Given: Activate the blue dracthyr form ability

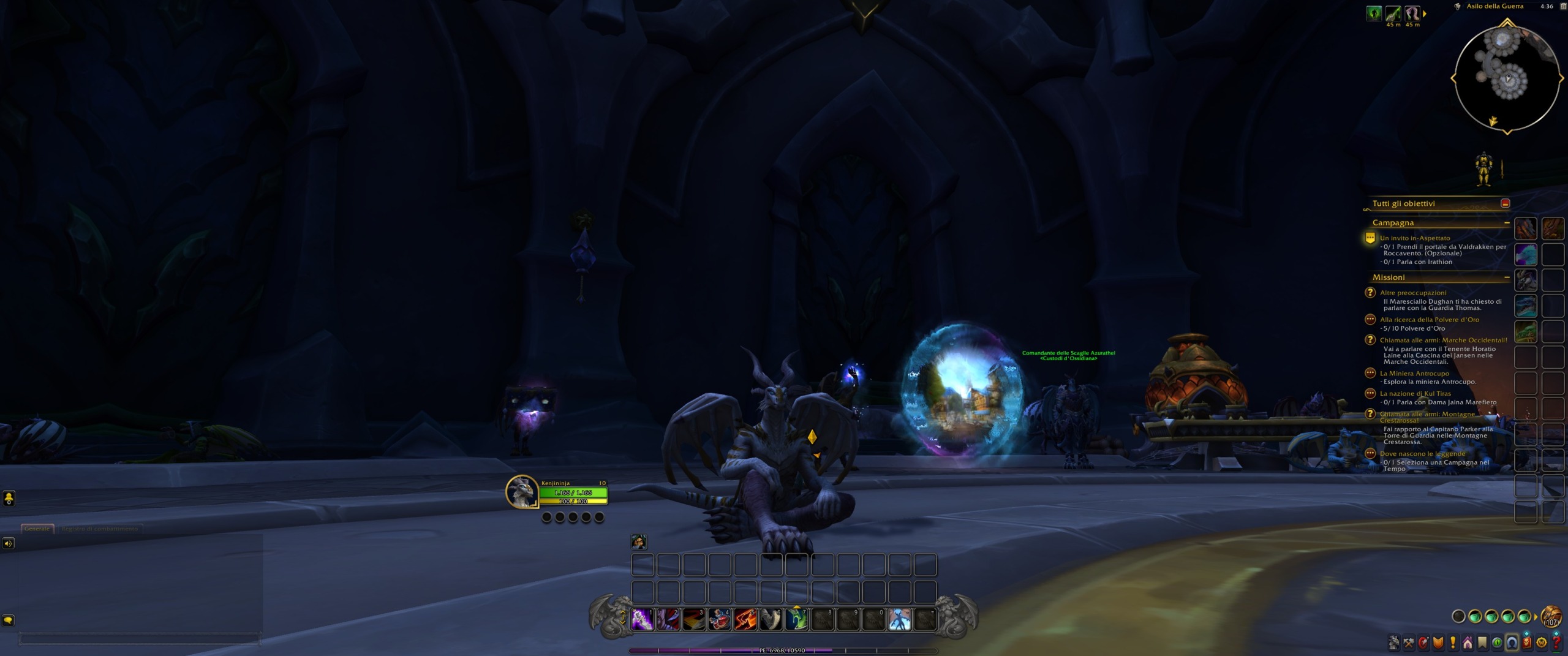Looking at the screenshot, I should pyautogui.click(x=900, y=620).
